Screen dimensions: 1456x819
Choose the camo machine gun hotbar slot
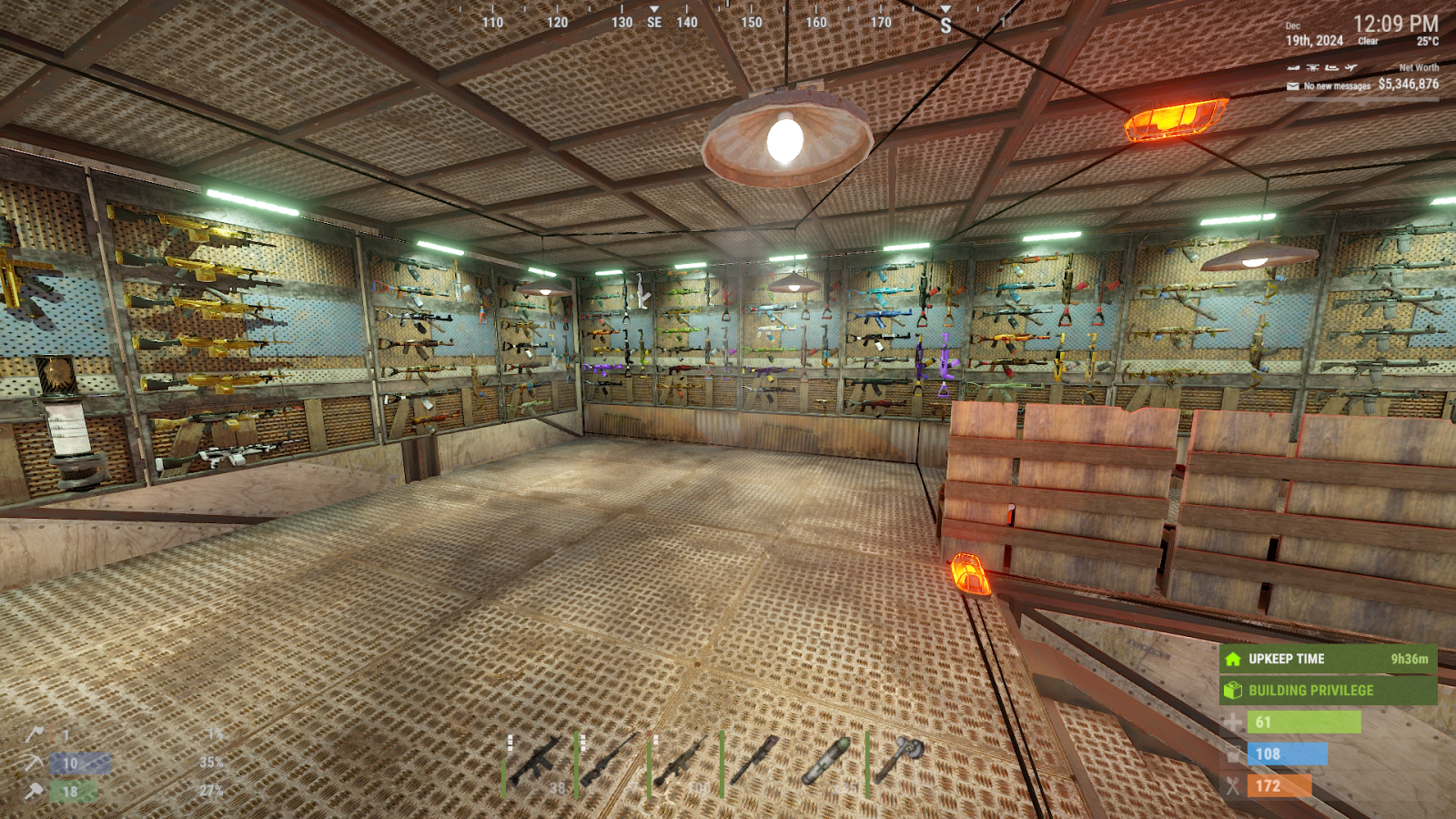682,763
